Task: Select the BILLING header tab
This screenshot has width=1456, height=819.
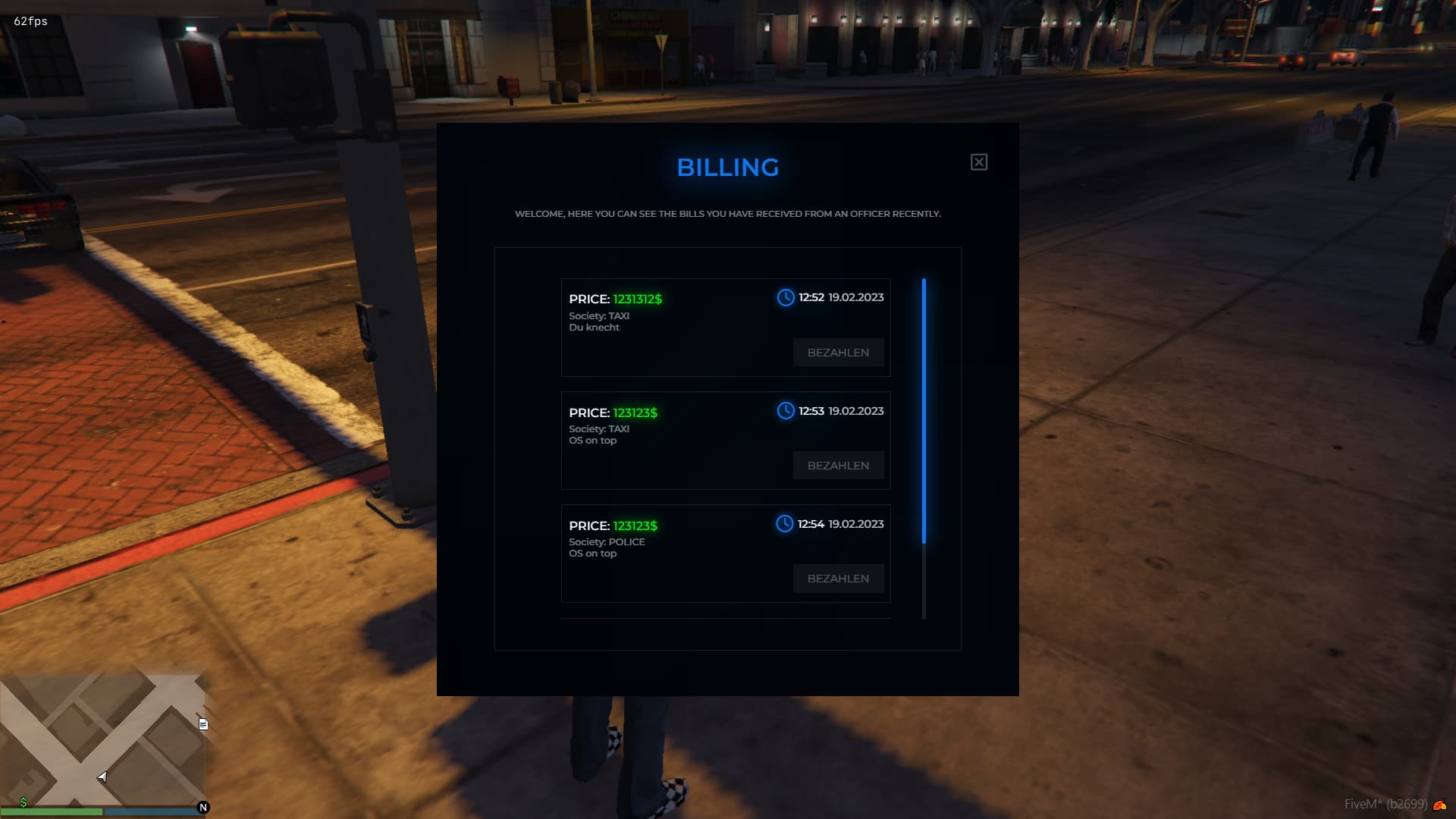Action: 727,167
